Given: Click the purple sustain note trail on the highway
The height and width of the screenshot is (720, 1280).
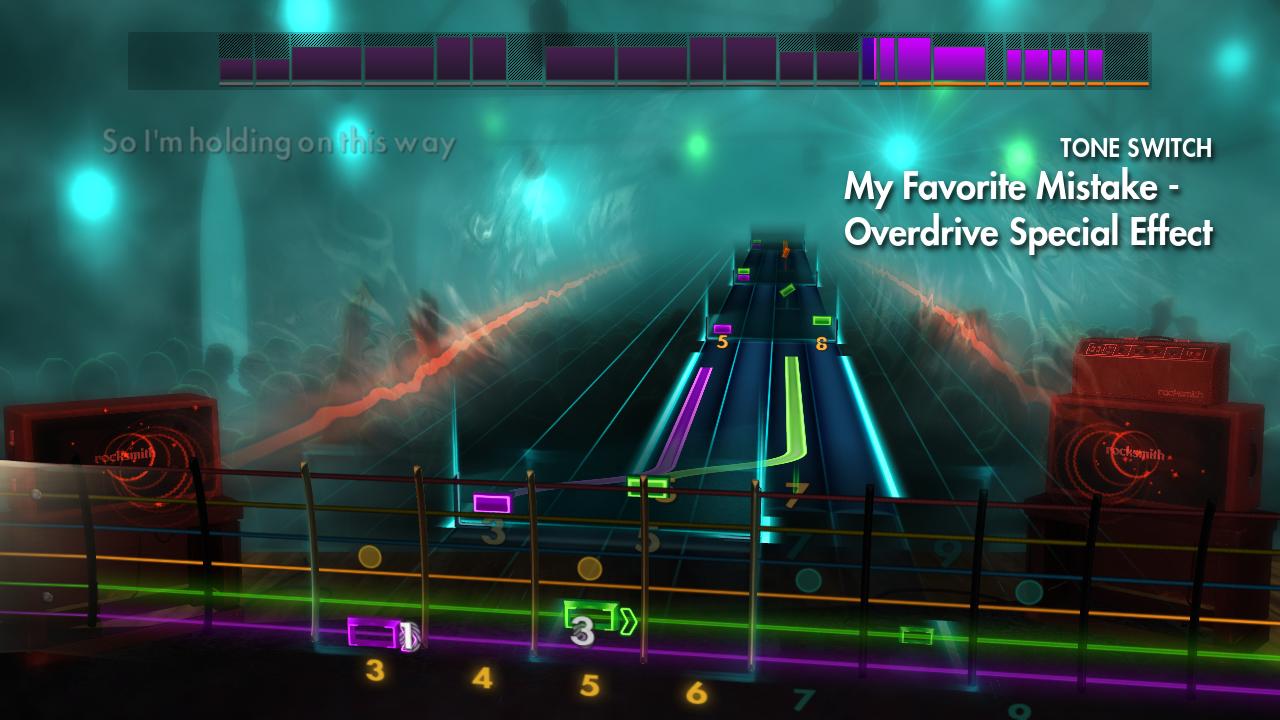Looking at the screenshot, I should click(690, 420).
